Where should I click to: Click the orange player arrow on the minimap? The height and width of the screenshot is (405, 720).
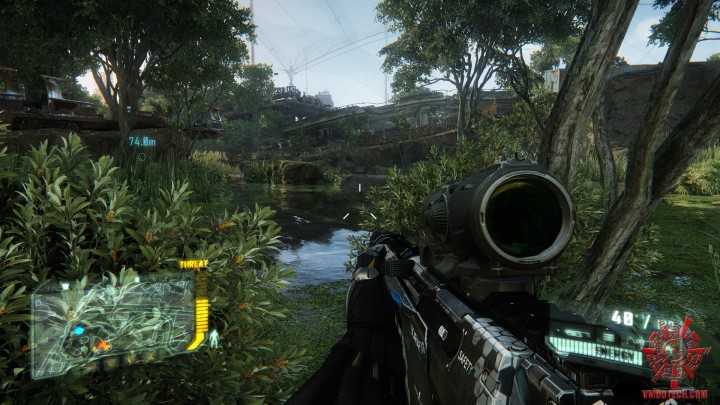(x=101, y=345)
